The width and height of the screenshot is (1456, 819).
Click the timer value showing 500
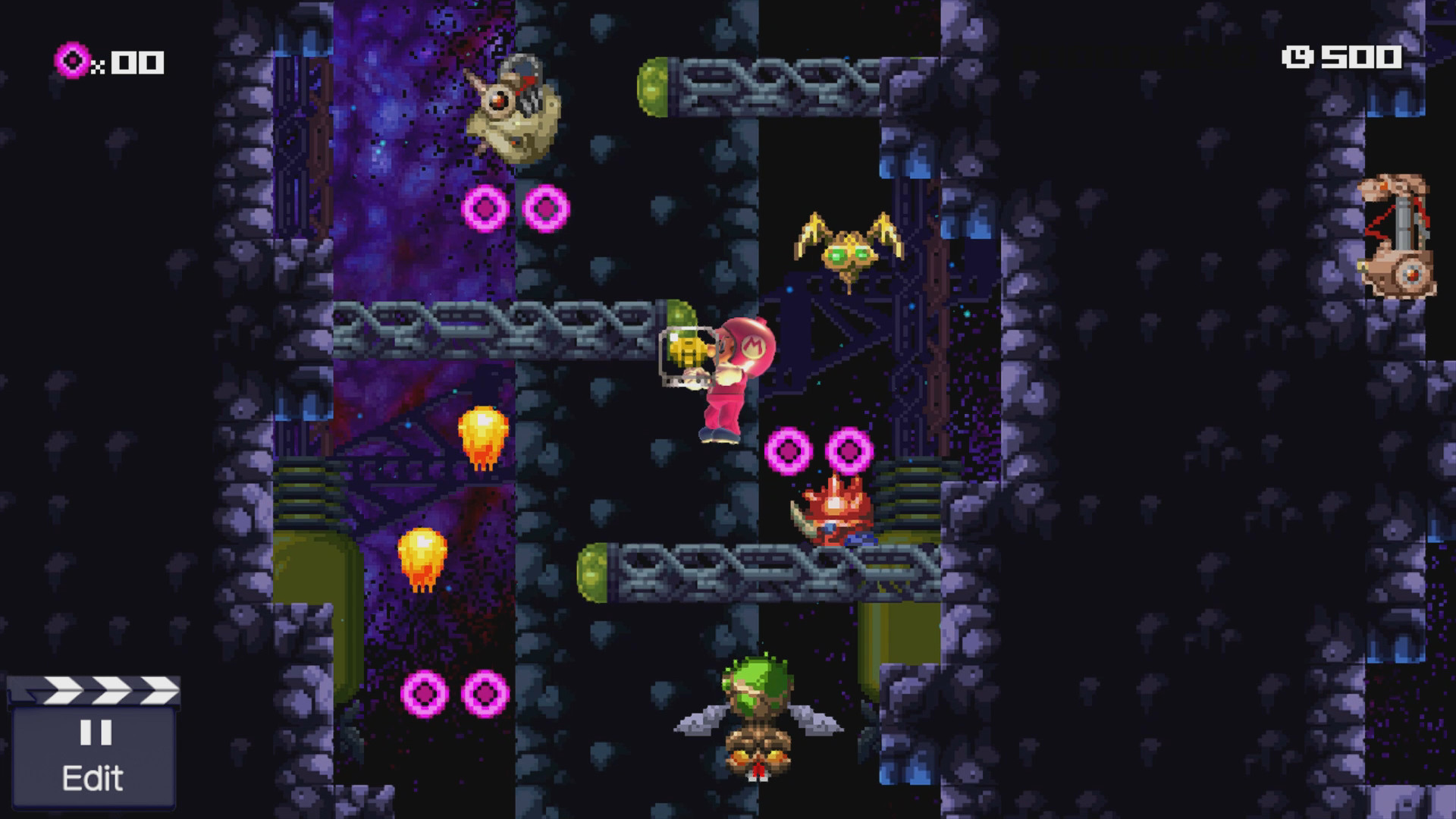click(x=1357, y=56)
